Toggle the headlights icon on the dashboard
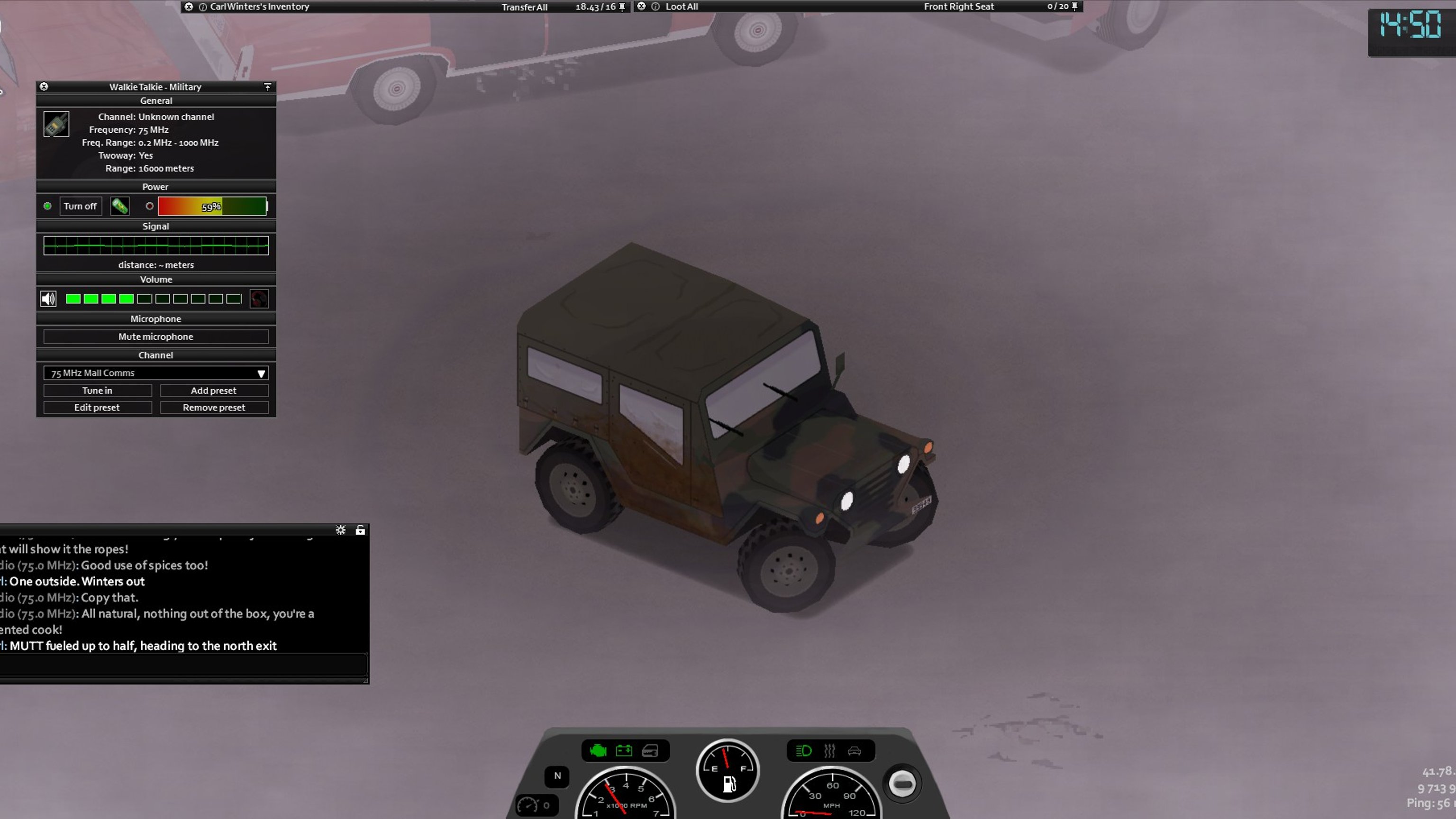 pyautogui.click(x=803, y=751)
